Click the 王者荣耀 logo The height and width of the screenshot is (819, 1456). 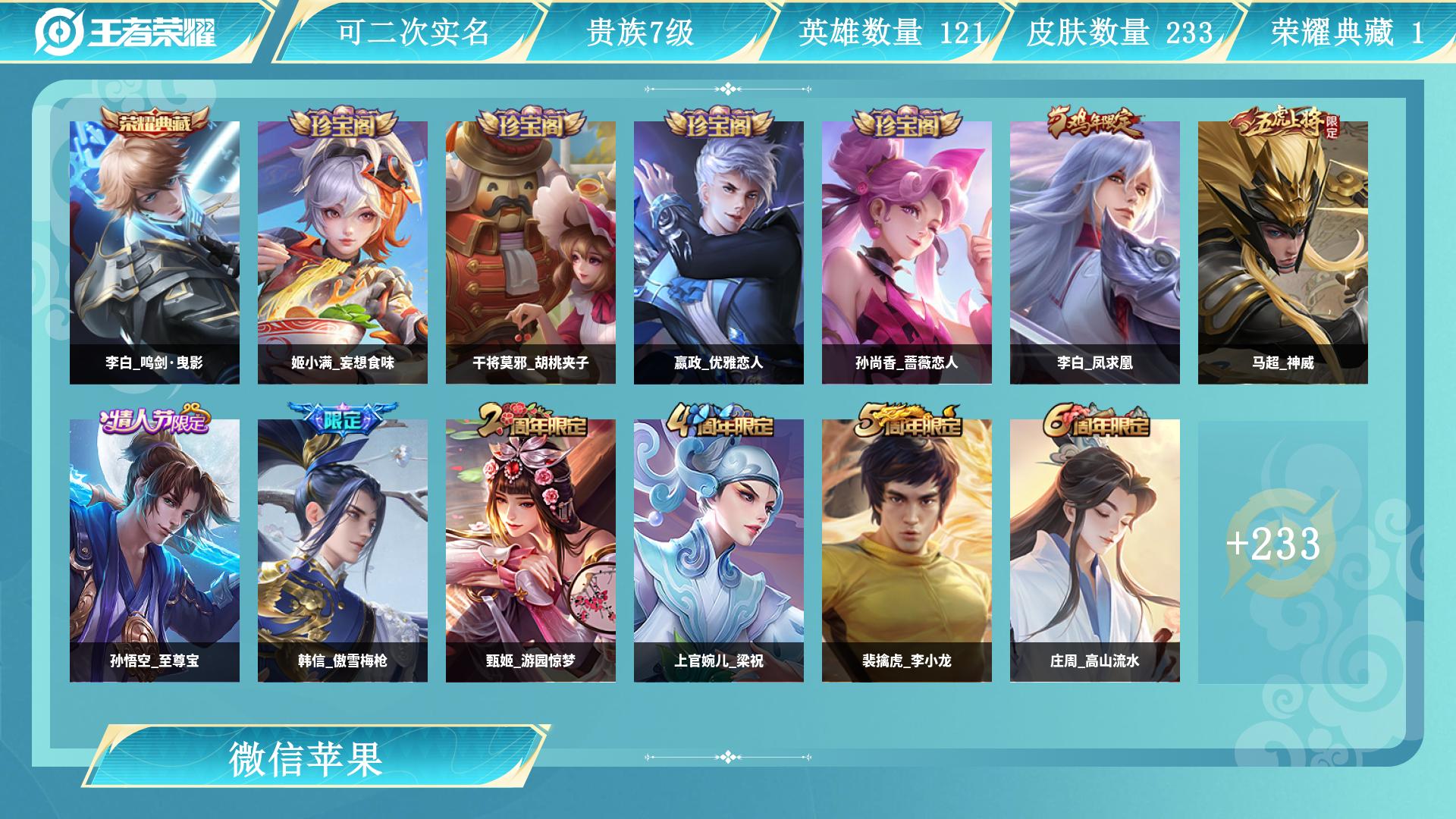(x=126, y=32)
